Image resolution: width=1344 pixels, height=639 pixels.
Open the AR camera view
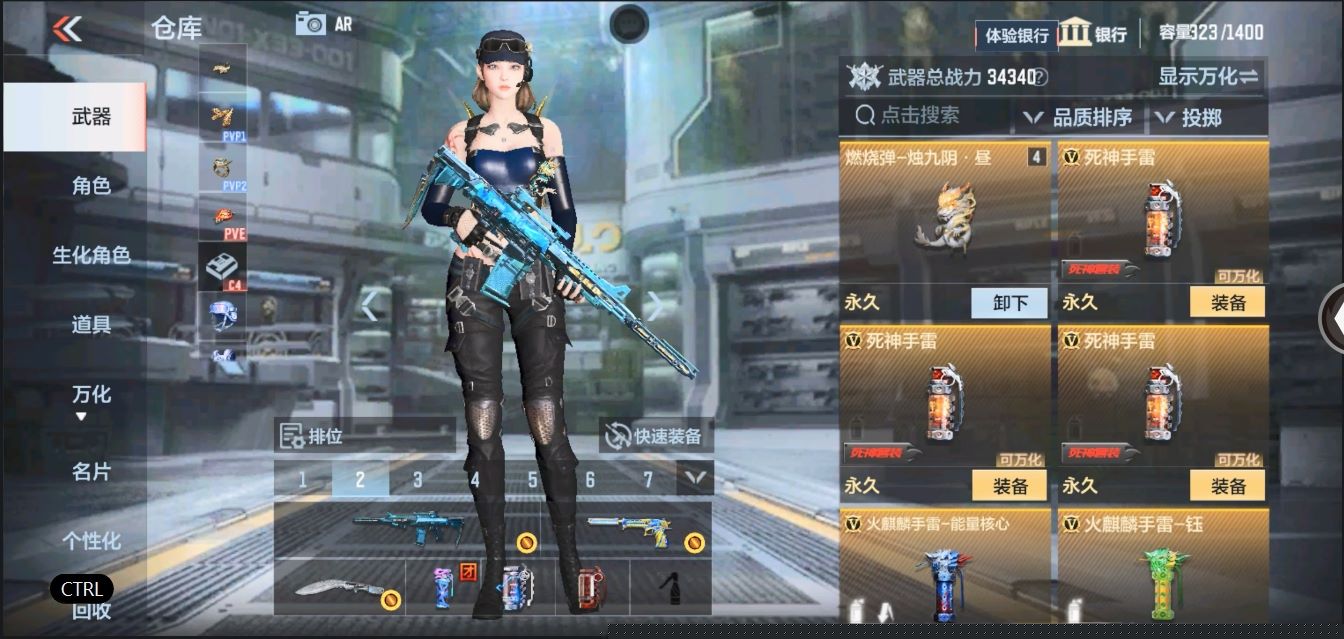pos(324,24)
